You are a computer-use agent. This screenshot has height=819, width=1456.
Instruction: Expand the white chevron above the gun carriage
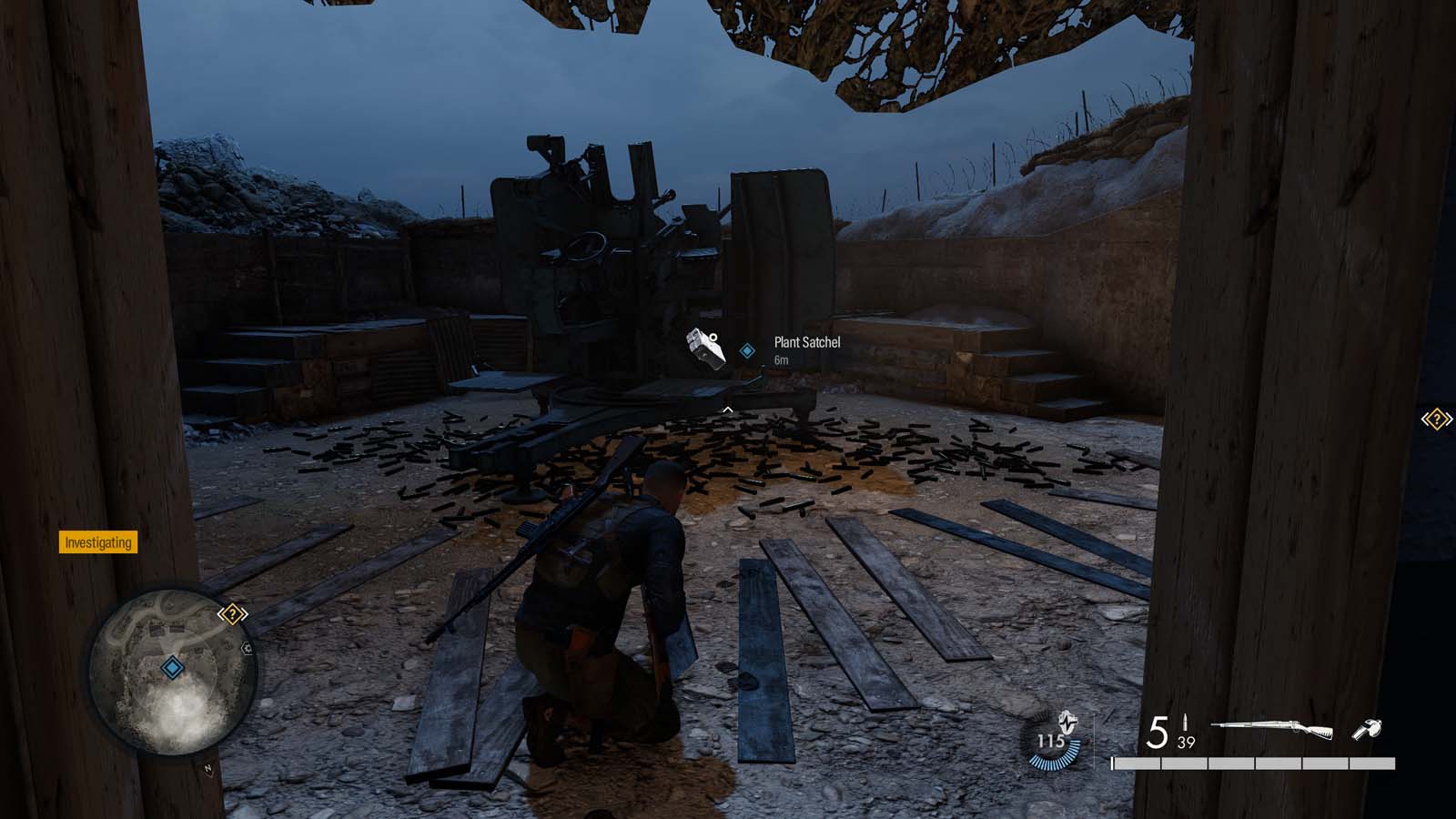coord(728,409)
